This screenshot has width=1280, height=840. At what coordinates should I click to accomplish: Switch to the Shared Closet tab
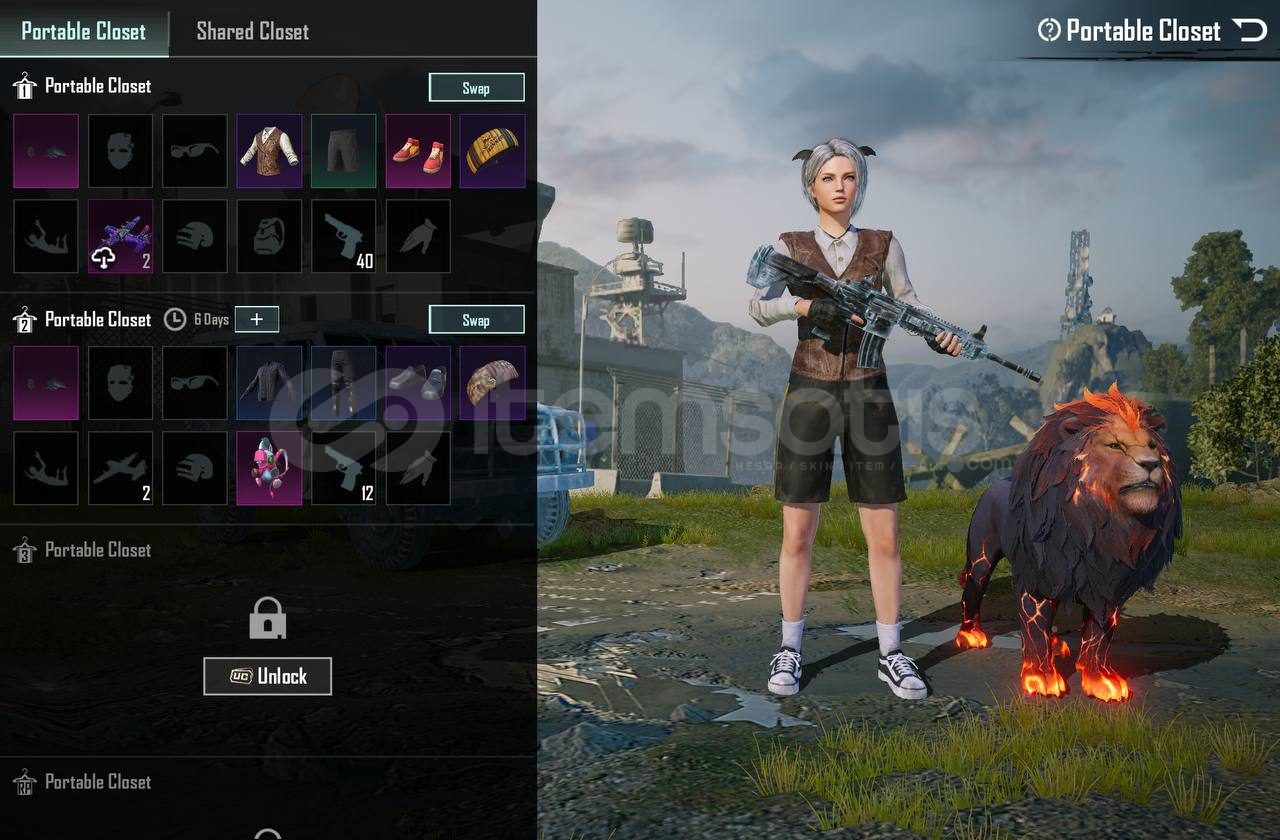[x=252, y=31]
